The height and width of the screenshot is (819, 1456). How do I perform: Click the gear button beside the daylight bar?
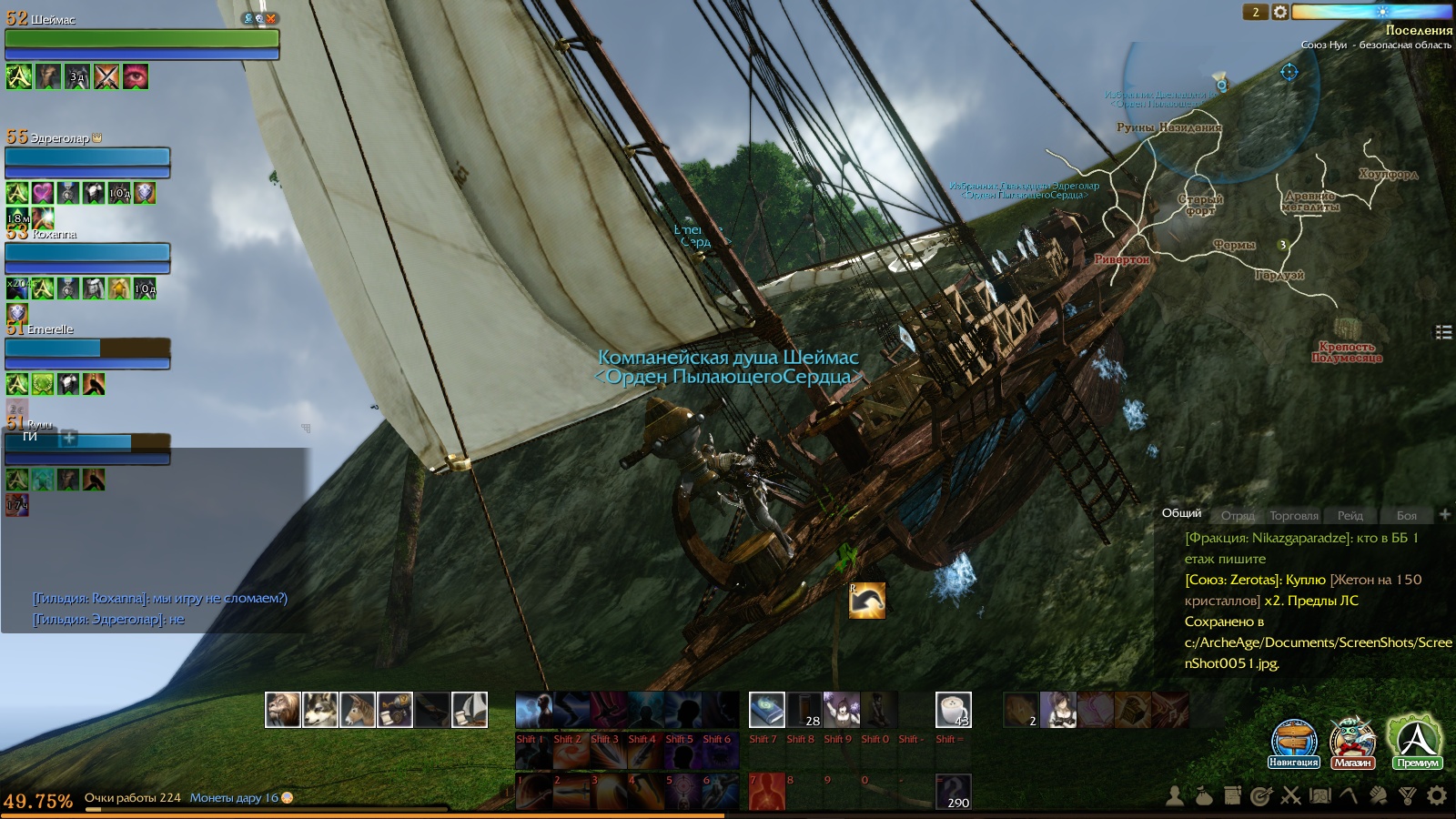click(x=1280, y=12)
